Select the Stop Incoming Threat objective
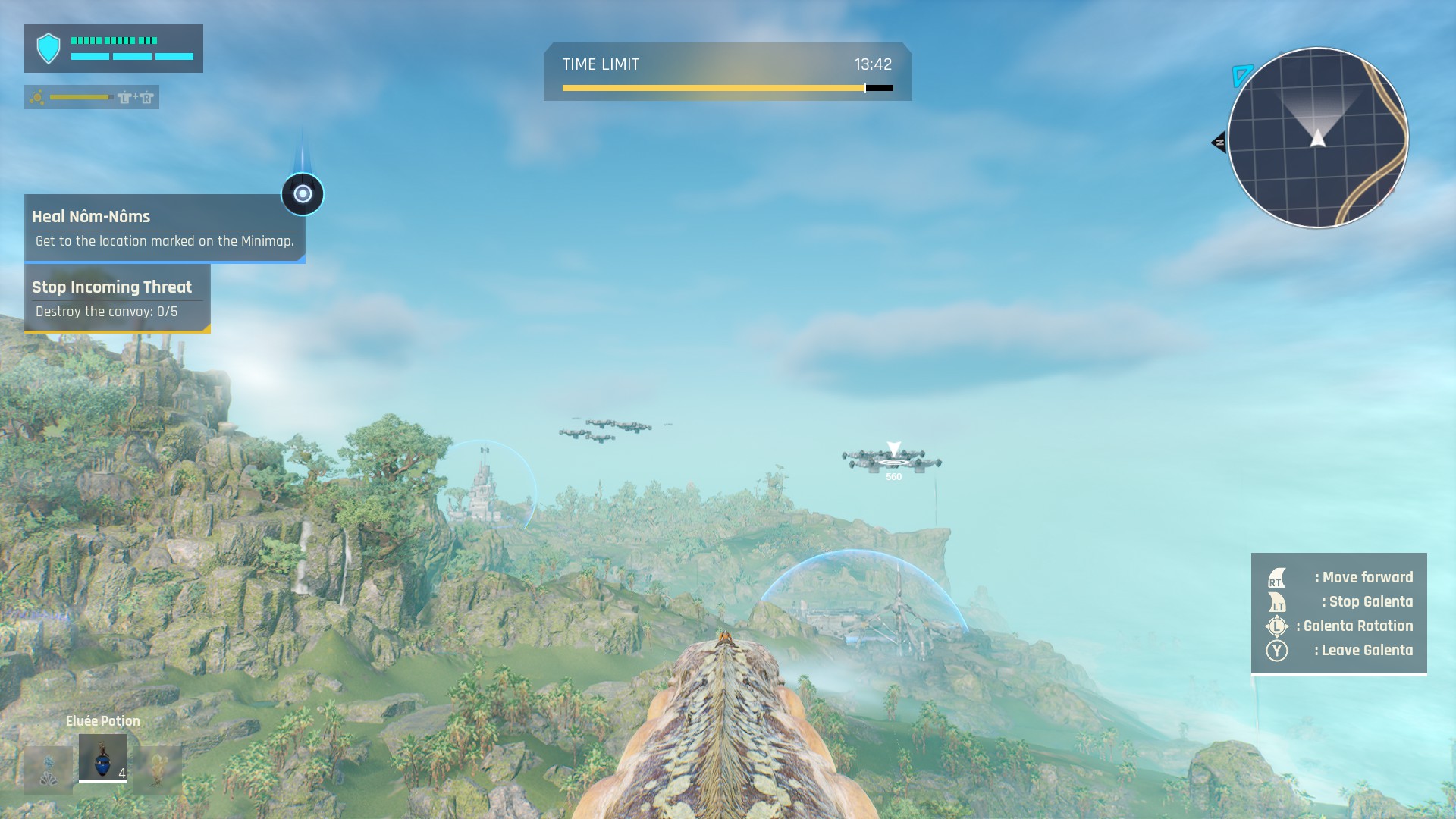Screen dimensions: 1456x819 118,298
